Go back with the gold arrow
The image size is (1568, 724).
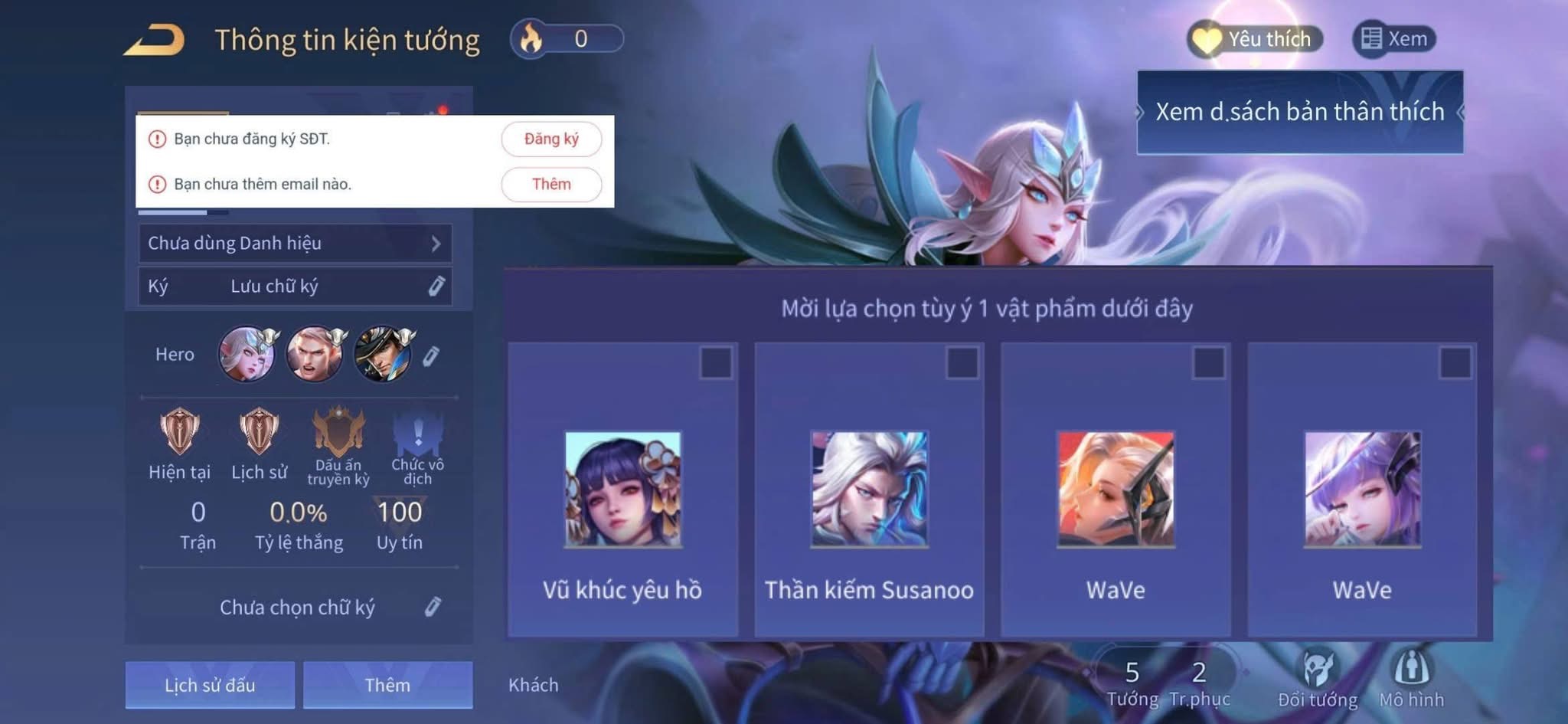click(x=155, y=40)
